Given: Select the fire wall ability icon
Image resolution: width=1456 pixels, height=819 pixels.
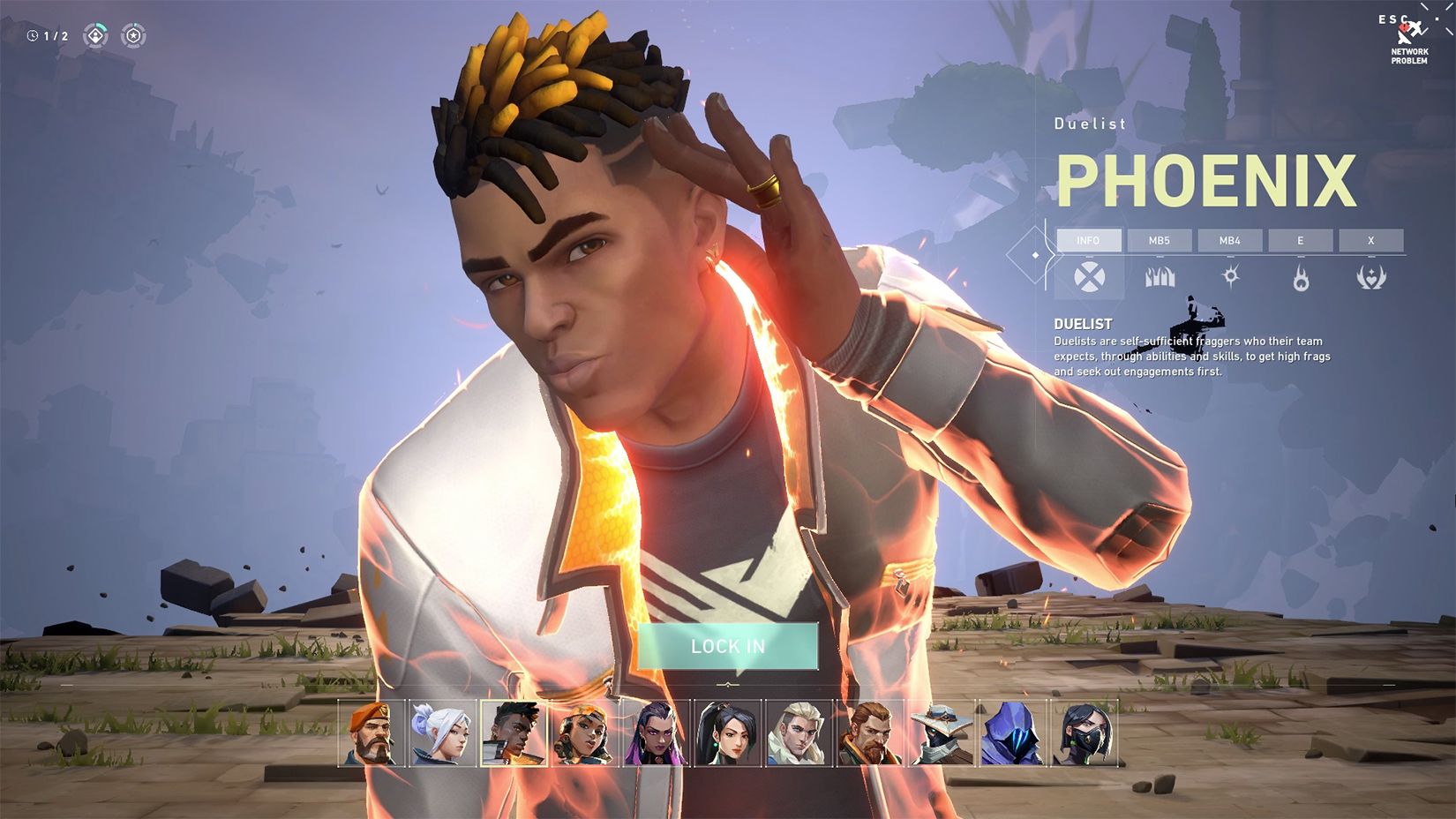Looking at the screenshot, I should (1160, 278).
